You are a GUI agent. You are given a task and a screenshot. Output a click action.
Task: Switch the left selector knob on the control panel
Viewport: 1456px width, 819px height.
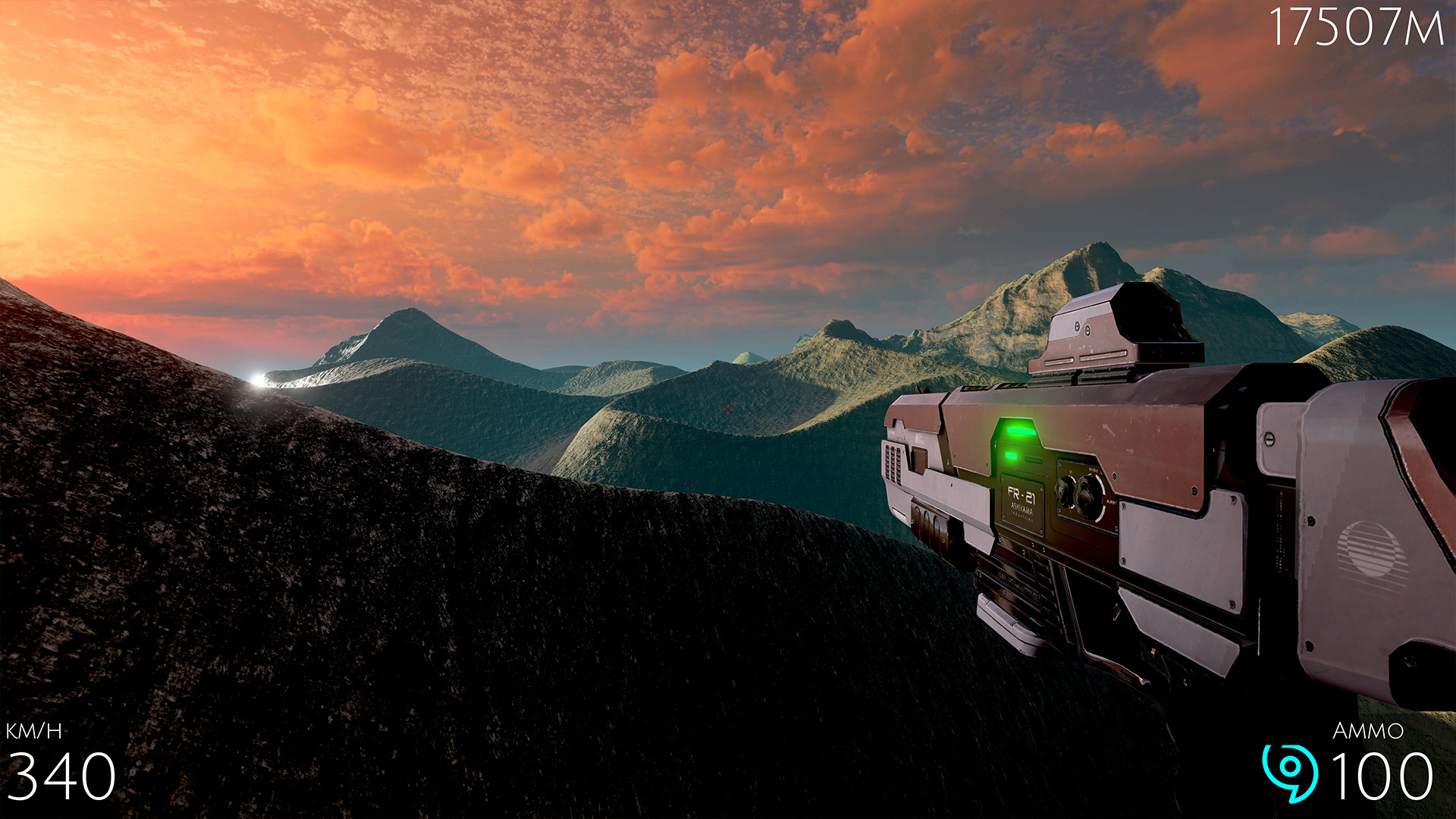[x=1065, y=491]
